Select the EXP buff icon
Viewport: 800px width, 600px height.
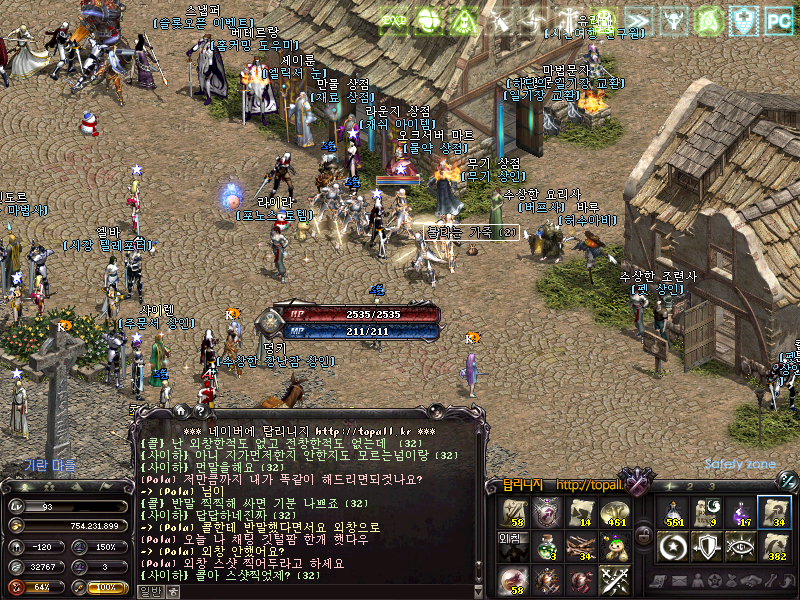click(393, 19)
